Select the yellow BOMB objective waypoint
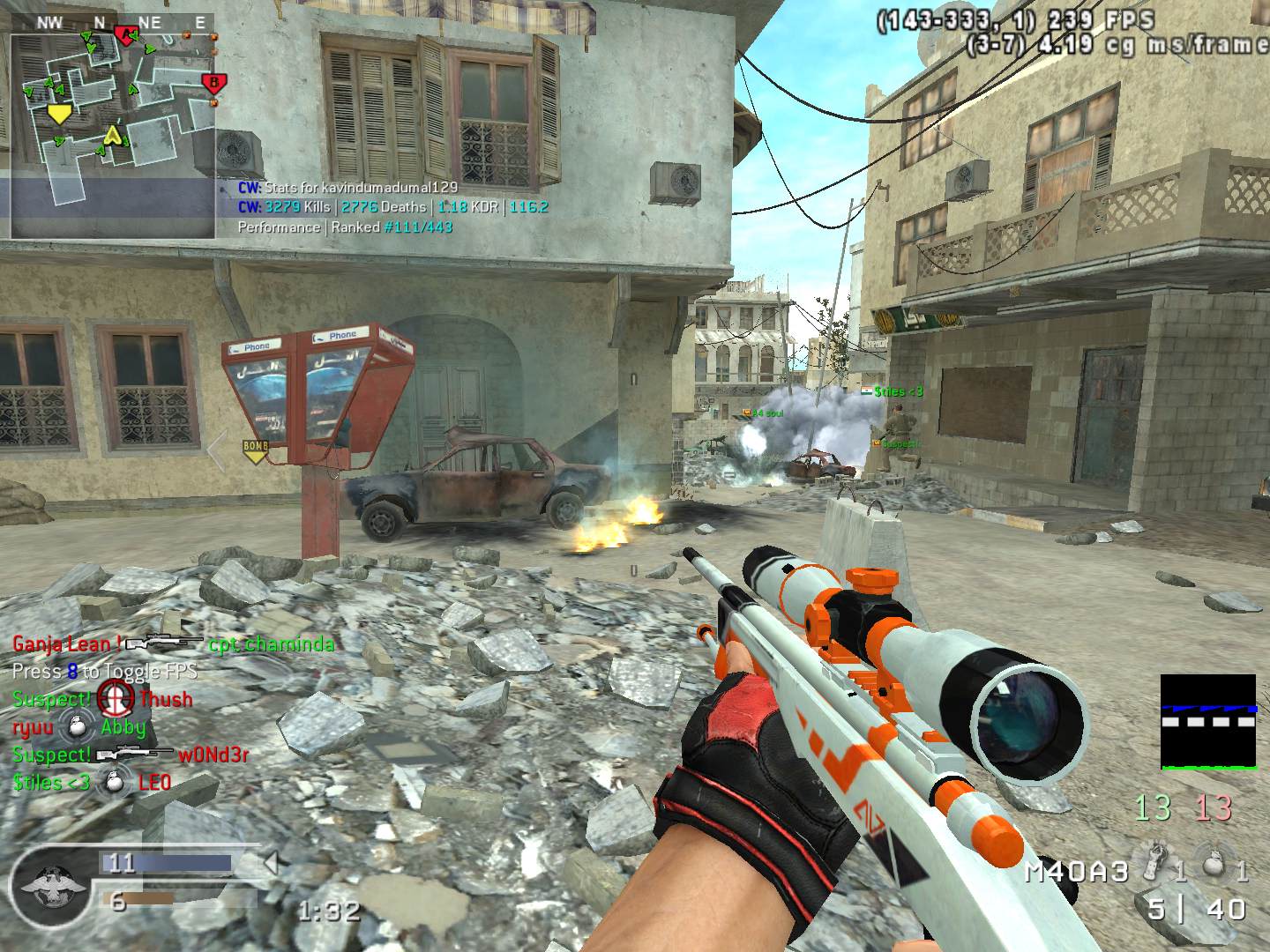This screenshot has width=1270, height=952. (255, 450)
